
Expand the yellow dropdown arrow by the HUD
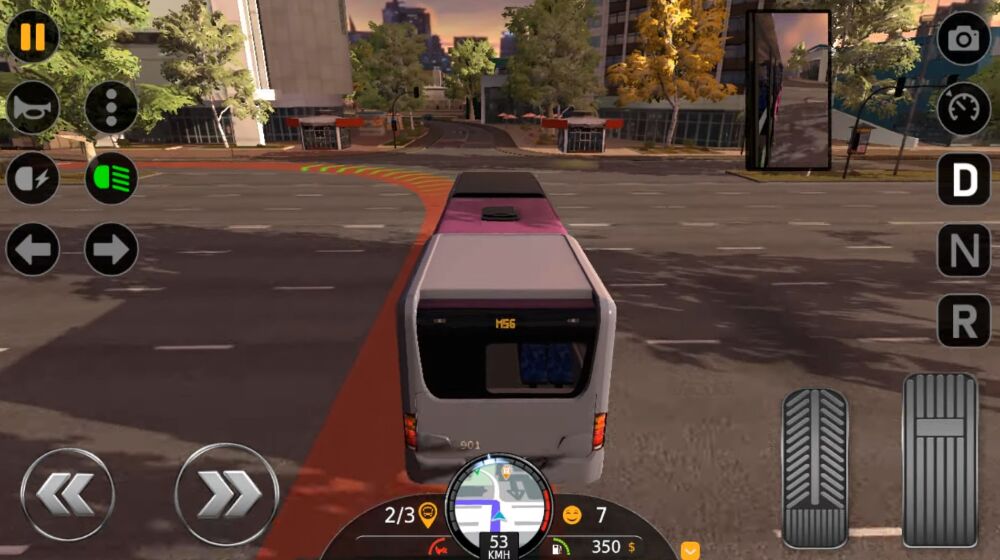pyautogui.click(x=690, y=550)
